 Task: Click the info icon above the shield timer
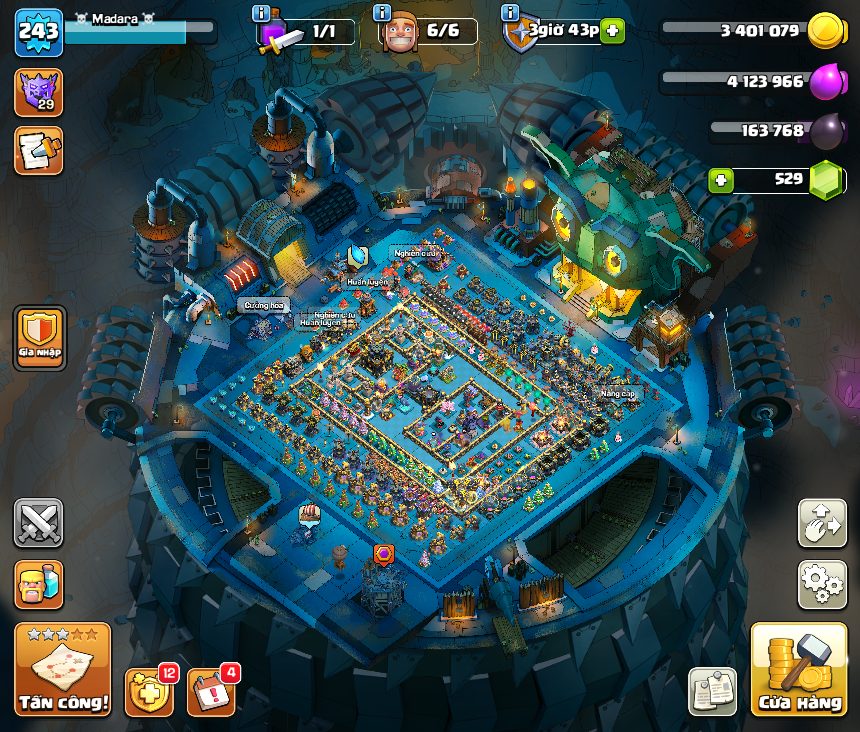509,13
